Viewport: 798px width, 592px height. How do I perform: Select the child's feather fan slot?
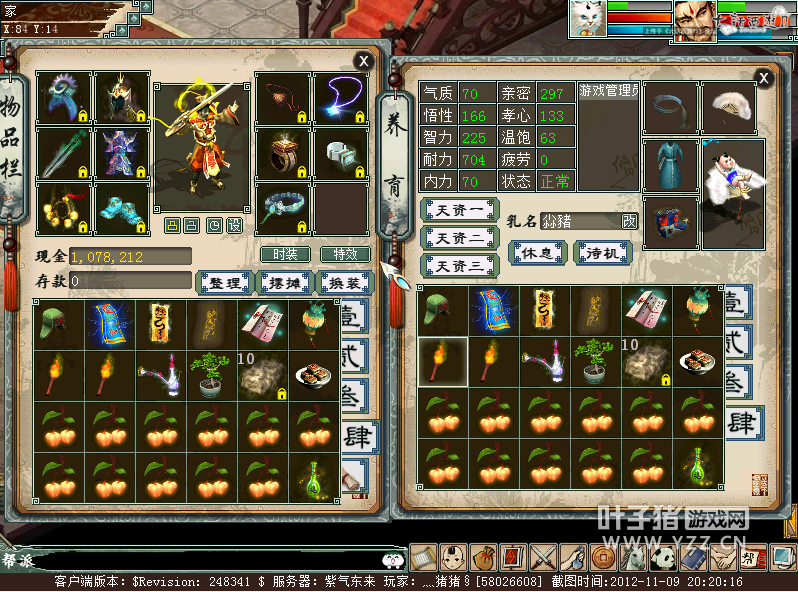pyautogui.click(x=728, y=107)
